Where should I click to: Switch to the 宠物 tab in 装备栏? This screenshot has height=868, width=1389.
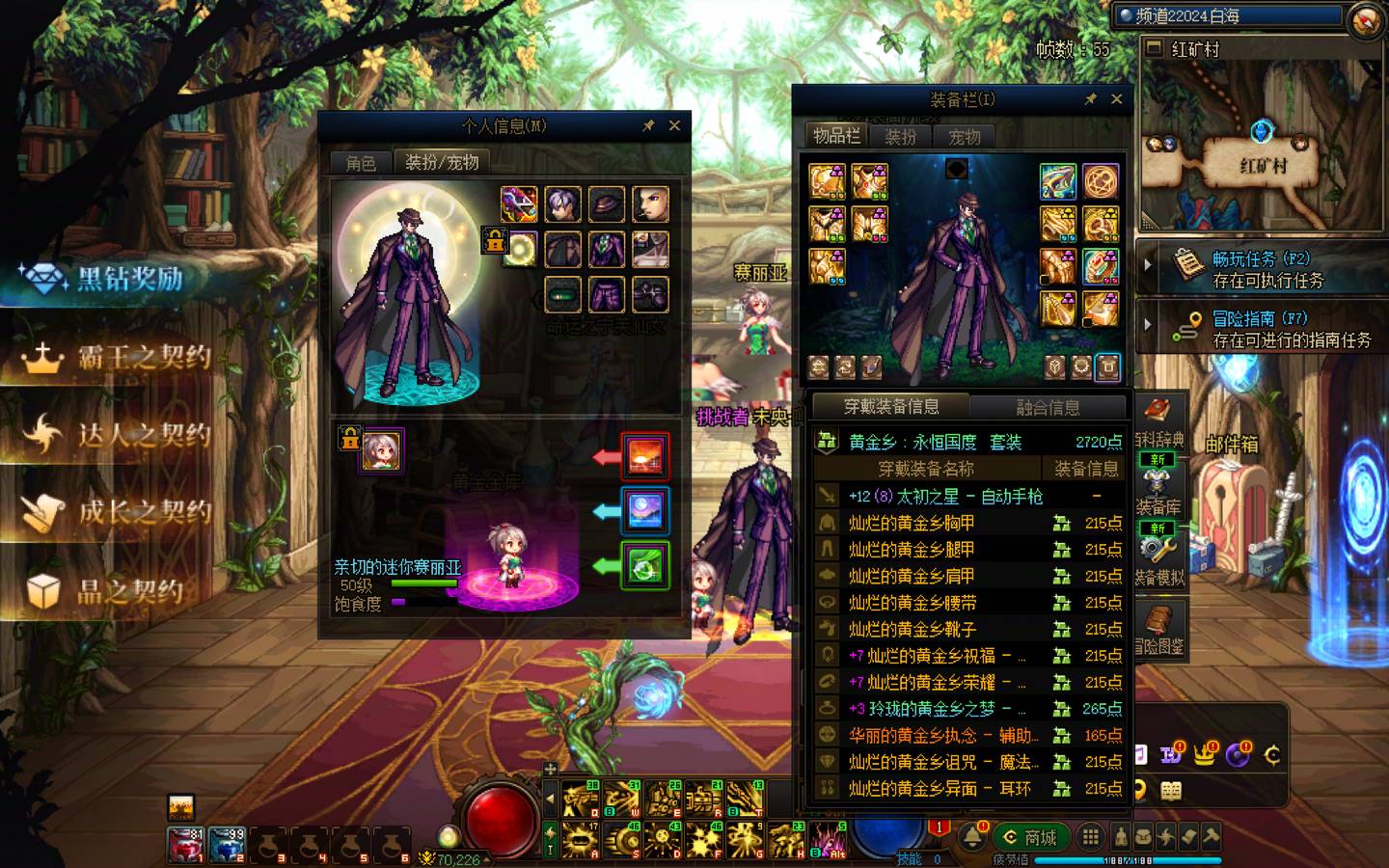pos(964,137)
